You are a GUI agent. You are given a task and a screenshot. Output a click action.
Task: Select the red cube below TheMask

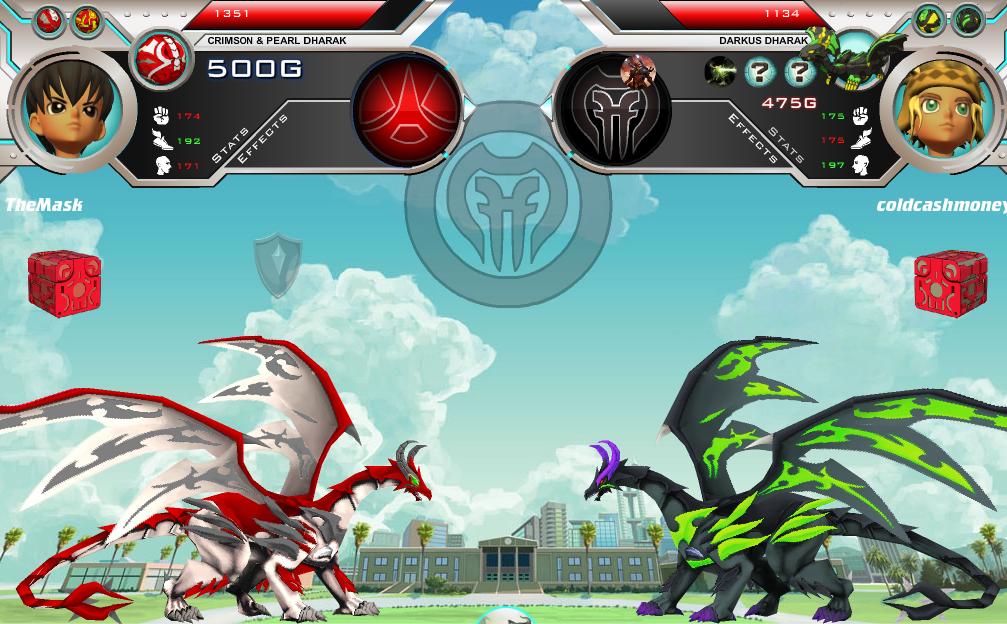64,283
